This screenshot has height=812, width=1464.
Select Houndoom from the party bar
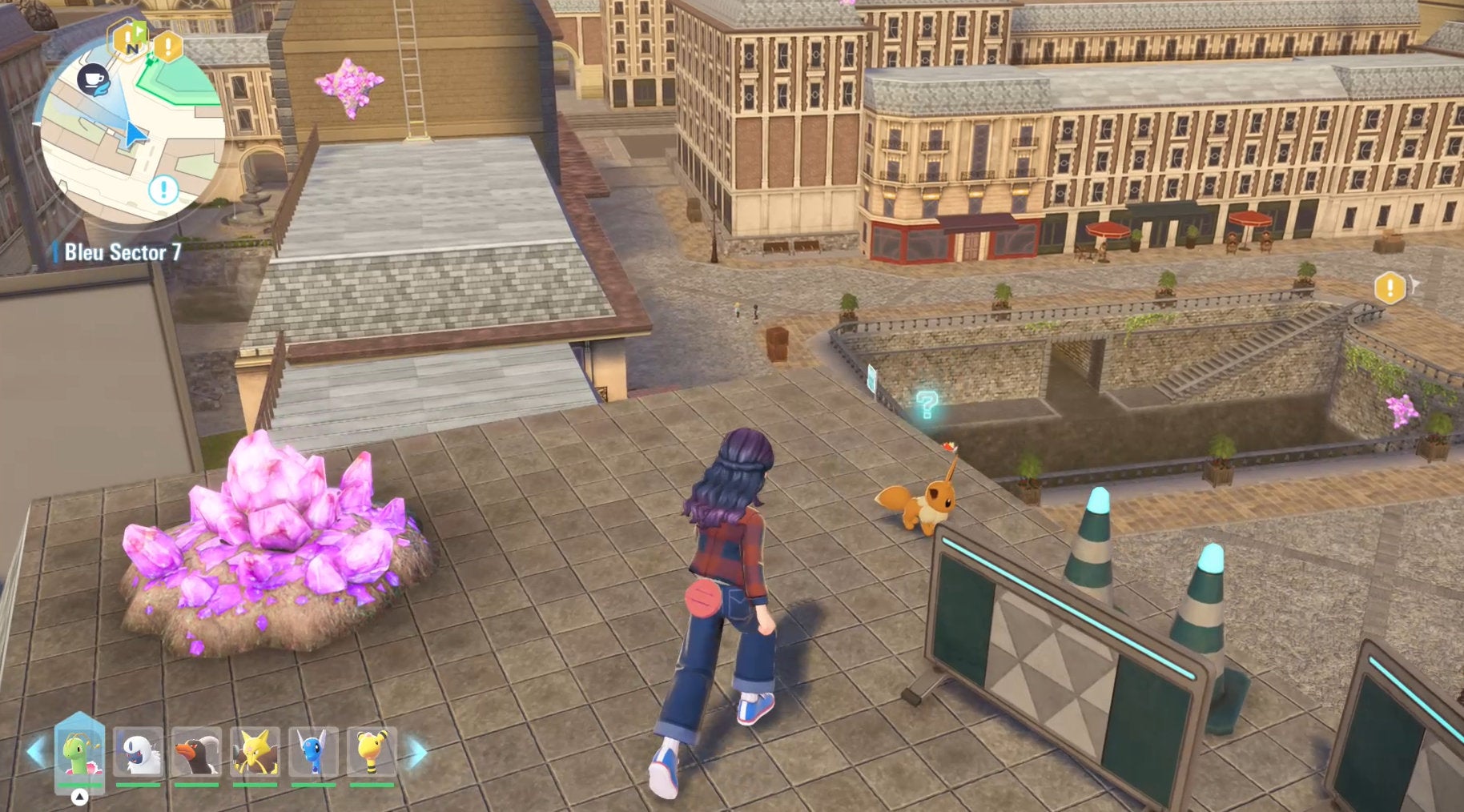(196, 753)
